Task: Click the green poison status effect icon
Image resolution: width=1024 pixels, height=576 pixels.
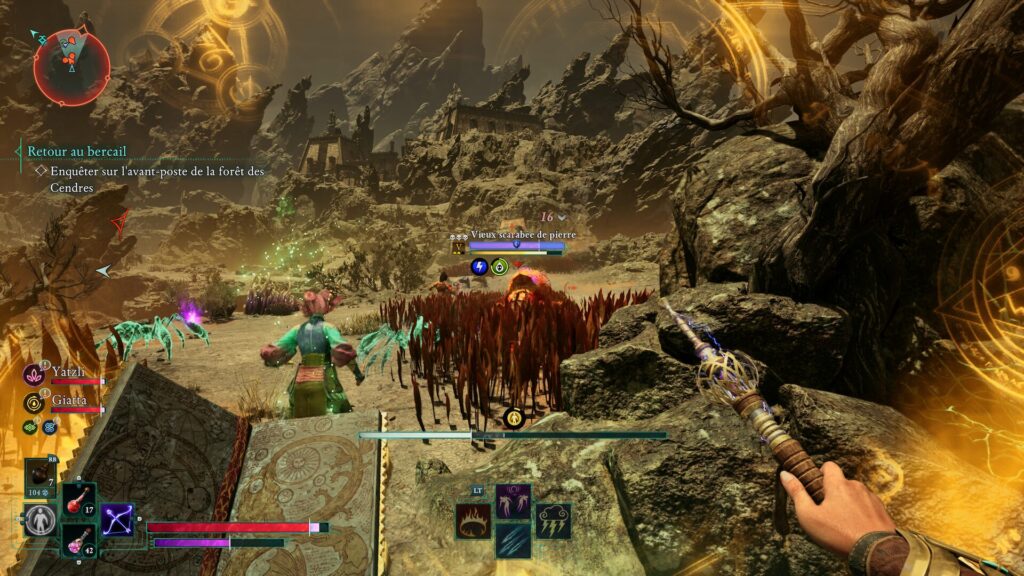Action: click(500, 266)
